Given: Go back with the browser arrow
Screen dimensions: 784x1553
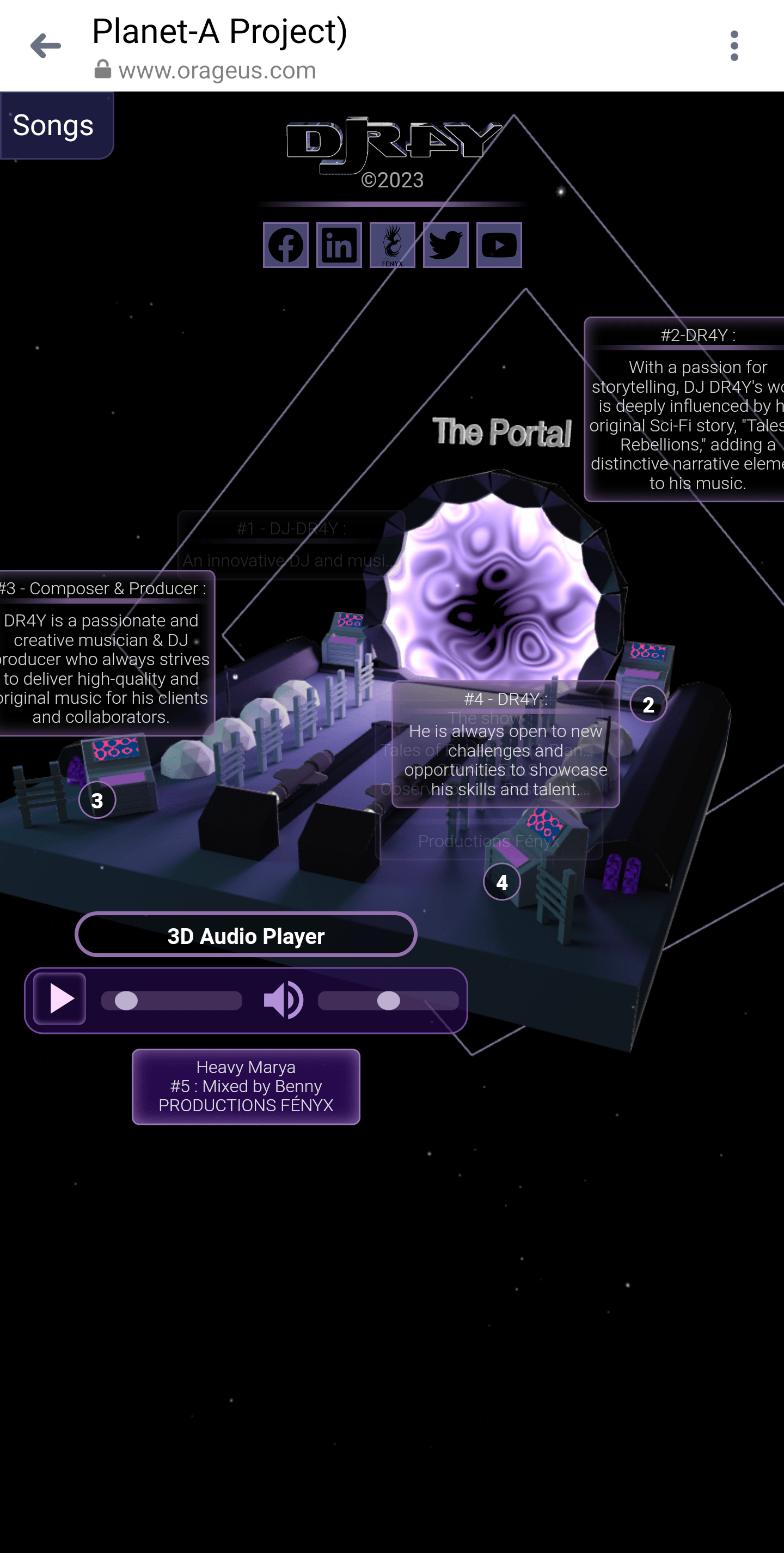Looking at the screenshot, I should point(46,46).
